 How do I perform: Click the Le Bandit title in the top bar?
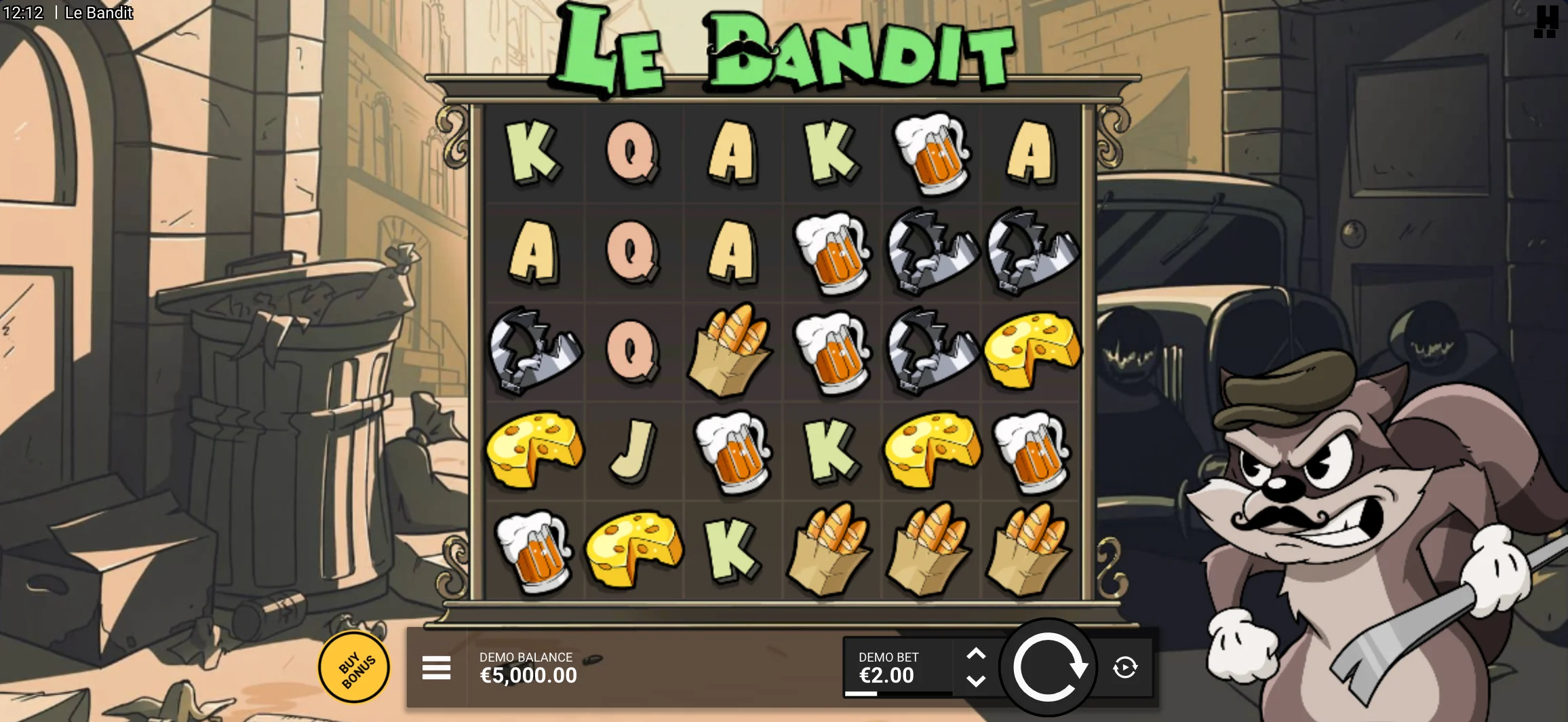[x=97, y=12]
